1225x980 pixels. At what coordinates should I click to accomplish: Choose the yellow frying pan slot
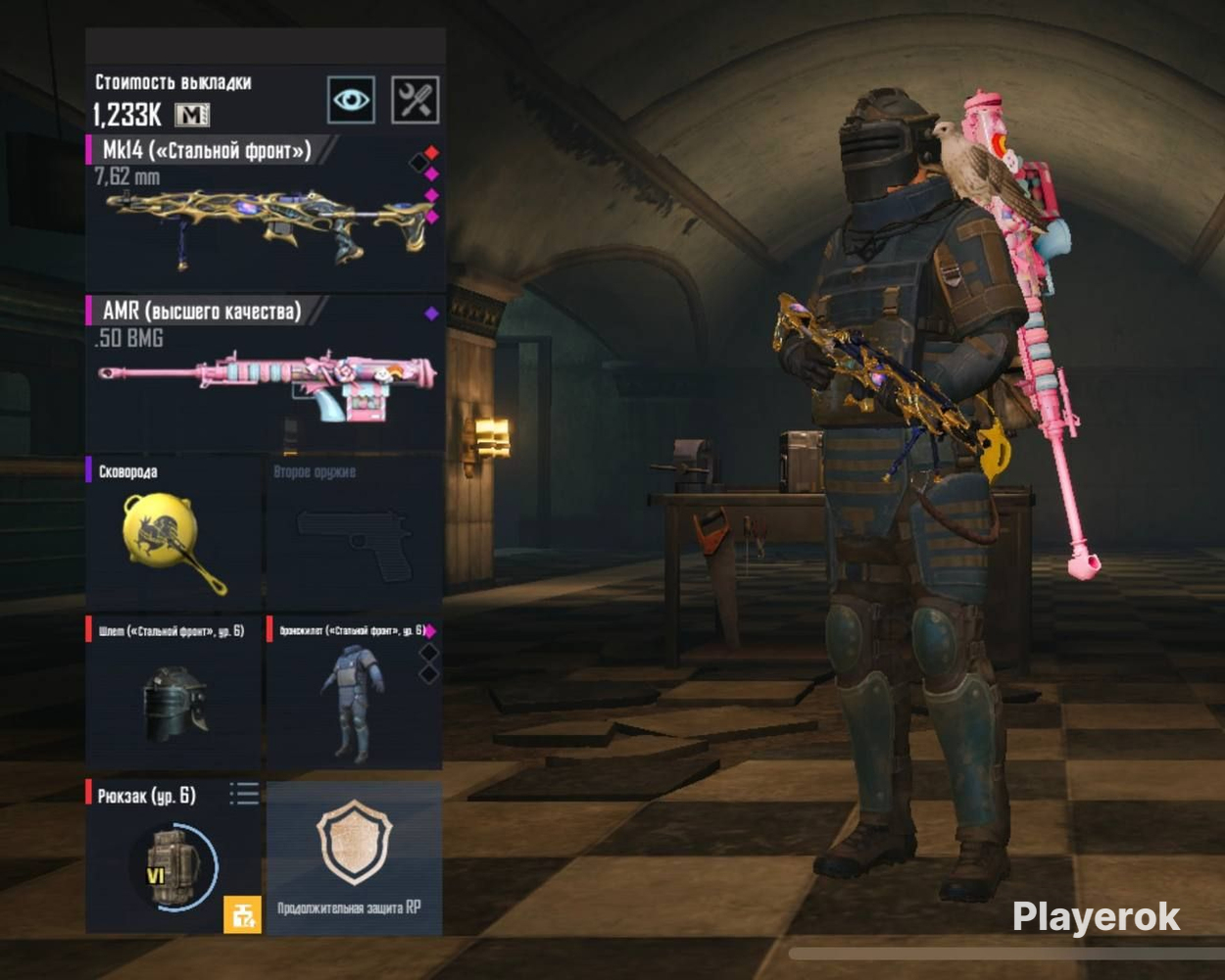pyautogui.click(x=174, y=539)
